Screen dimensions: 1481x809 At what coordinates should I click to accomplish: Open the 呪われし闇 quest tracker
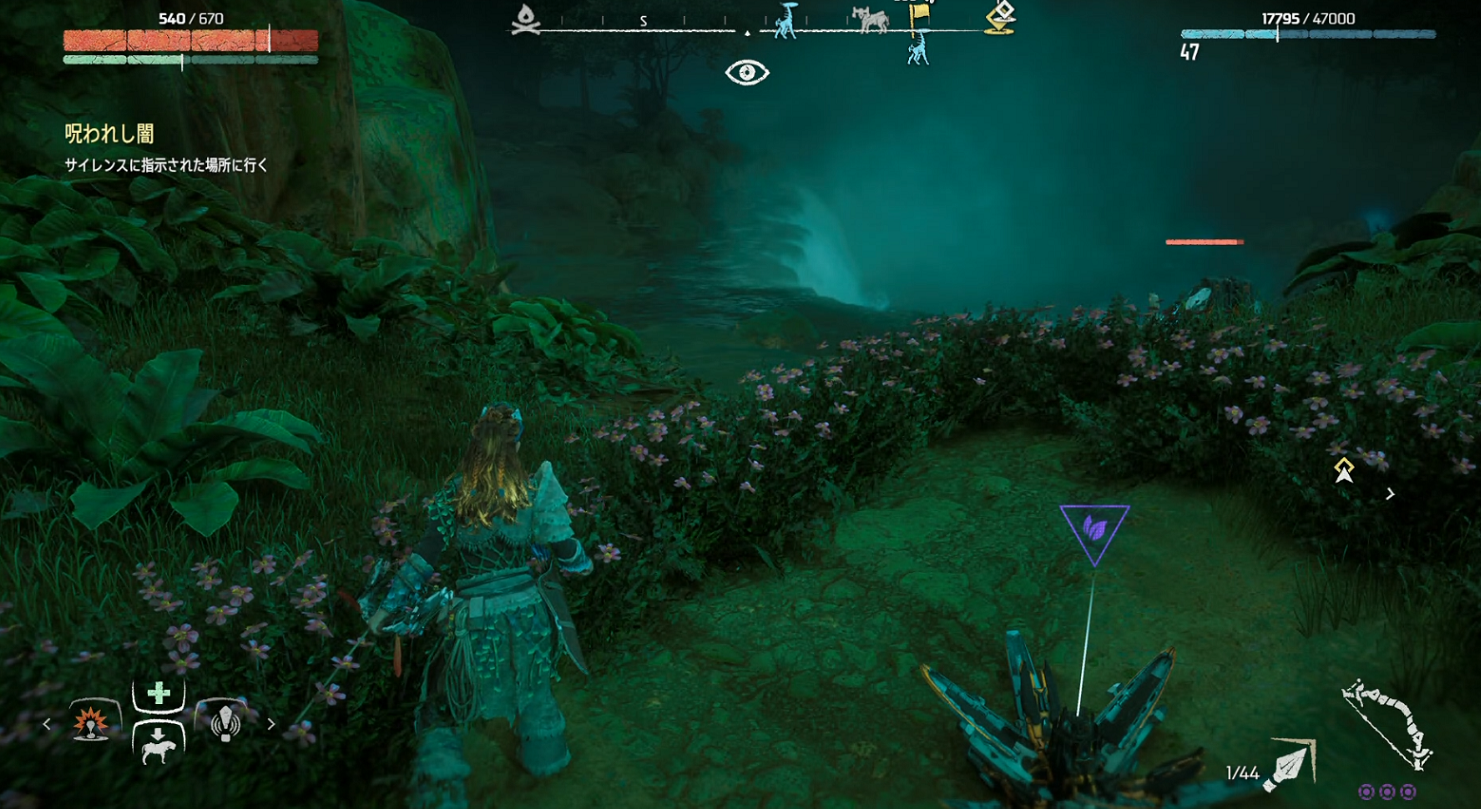tap(109, 134)
